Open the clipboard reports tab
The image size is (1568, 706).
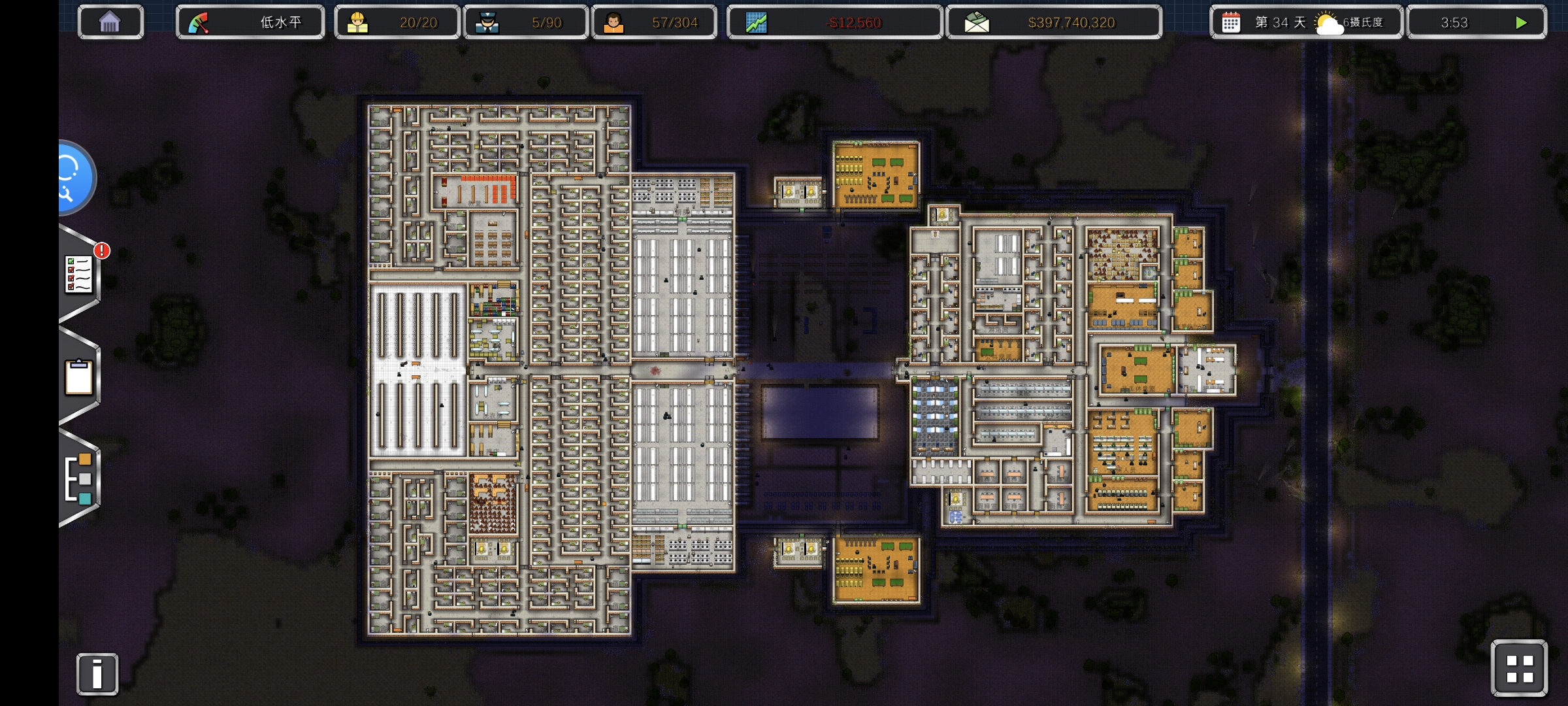coord(79,377)
